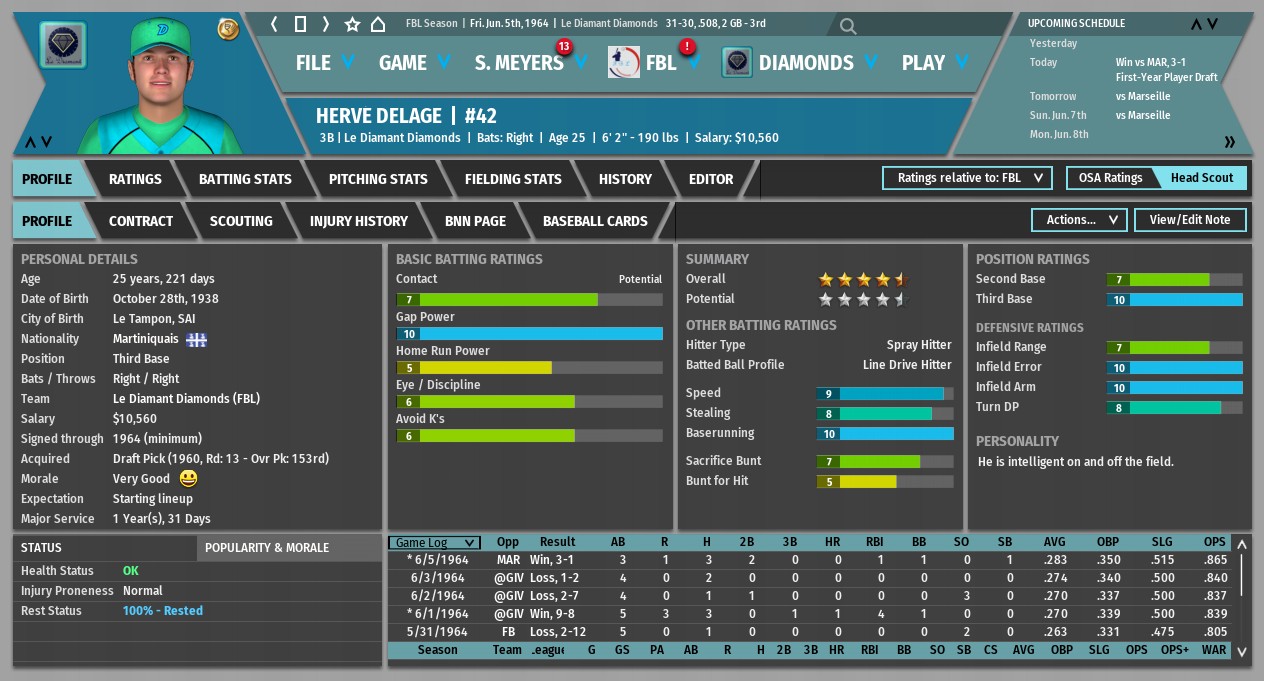
Task: View the INJURY HISTORY sub-tab
Action: (x=359, y=221)
